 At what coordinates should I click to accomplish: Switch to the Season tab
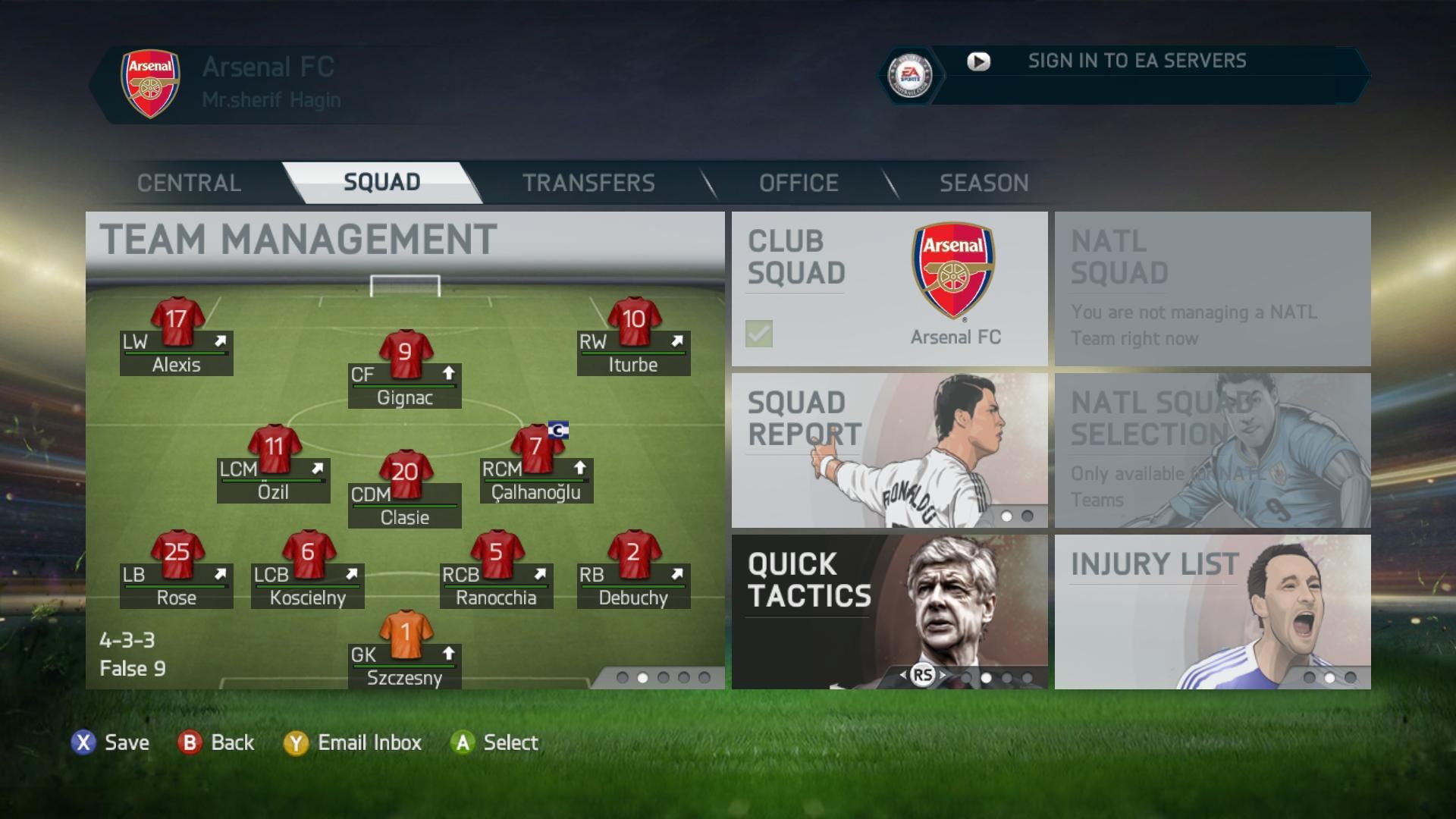click(984, 183)
